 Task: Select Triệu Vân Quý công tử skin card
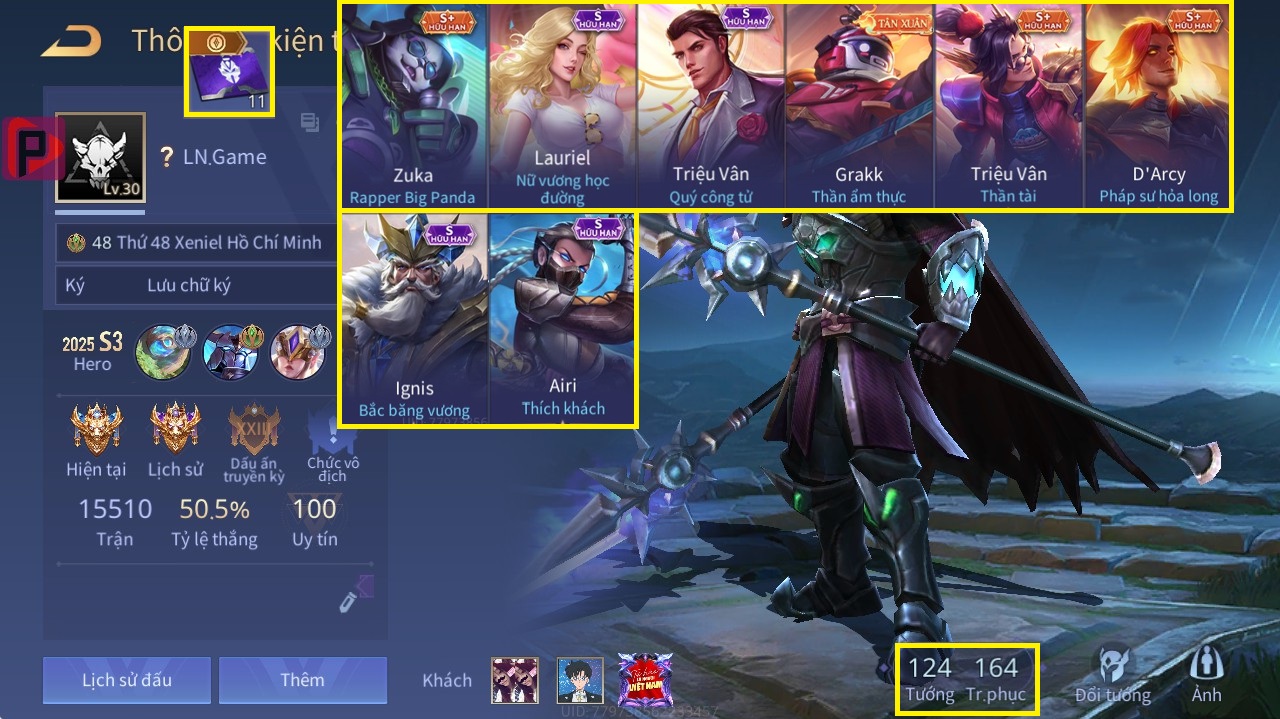[711, 105]
